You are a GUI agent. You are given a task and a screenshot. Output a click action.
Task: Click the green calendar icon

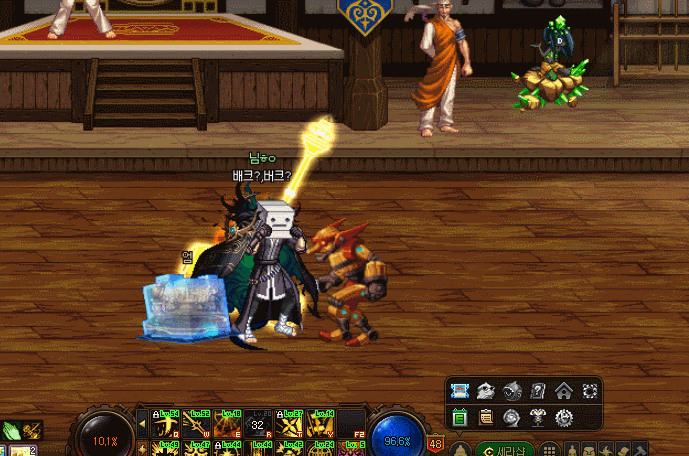pos(460,417)
